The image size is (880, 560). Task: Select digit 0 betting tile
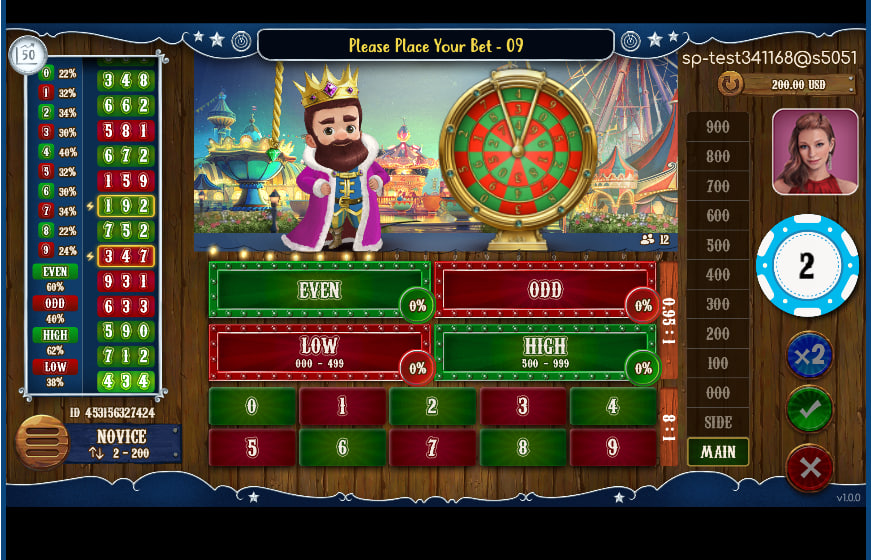252,407
